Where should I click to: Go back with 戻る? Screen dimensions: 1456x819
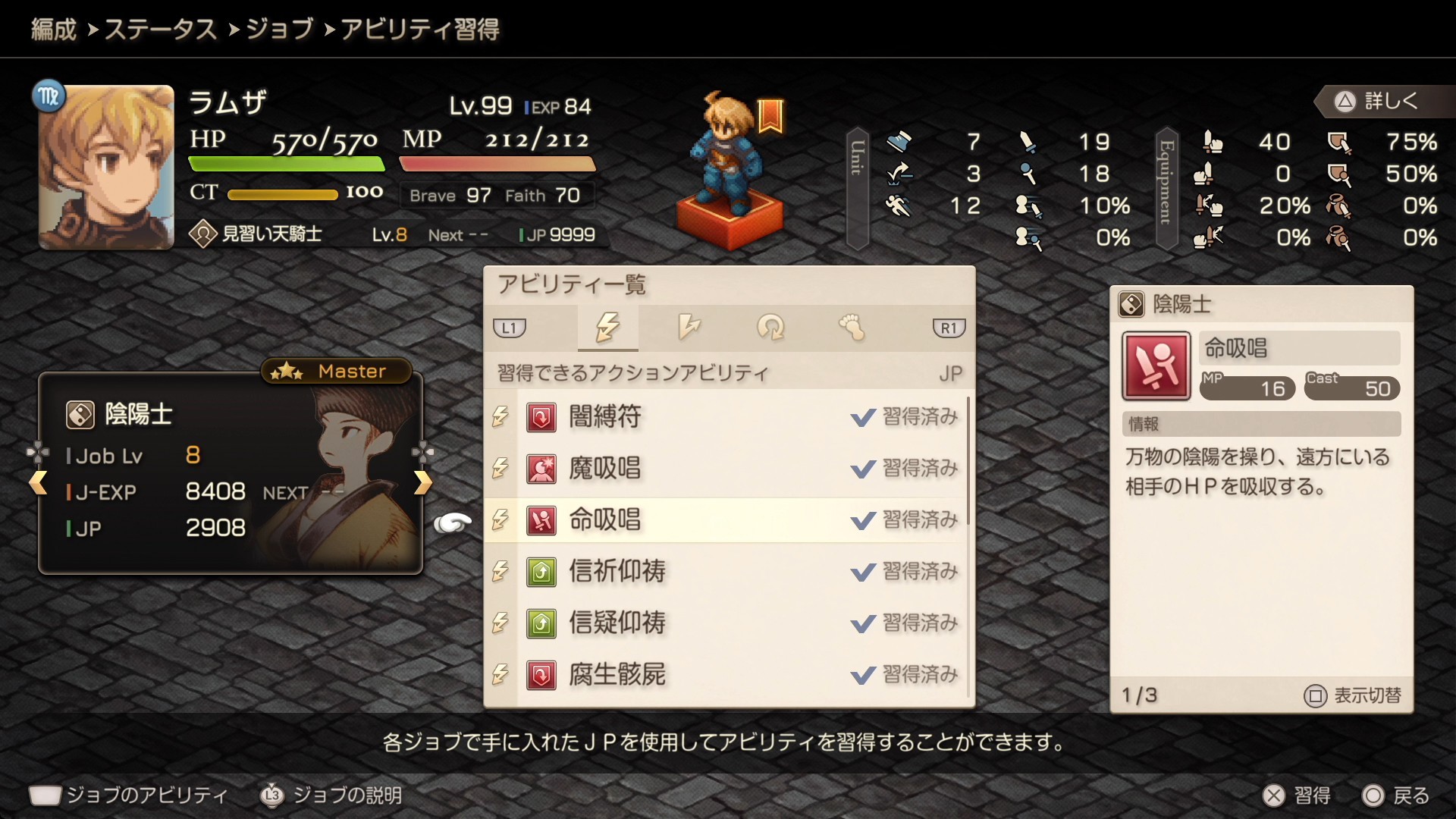click(1396, 795)
